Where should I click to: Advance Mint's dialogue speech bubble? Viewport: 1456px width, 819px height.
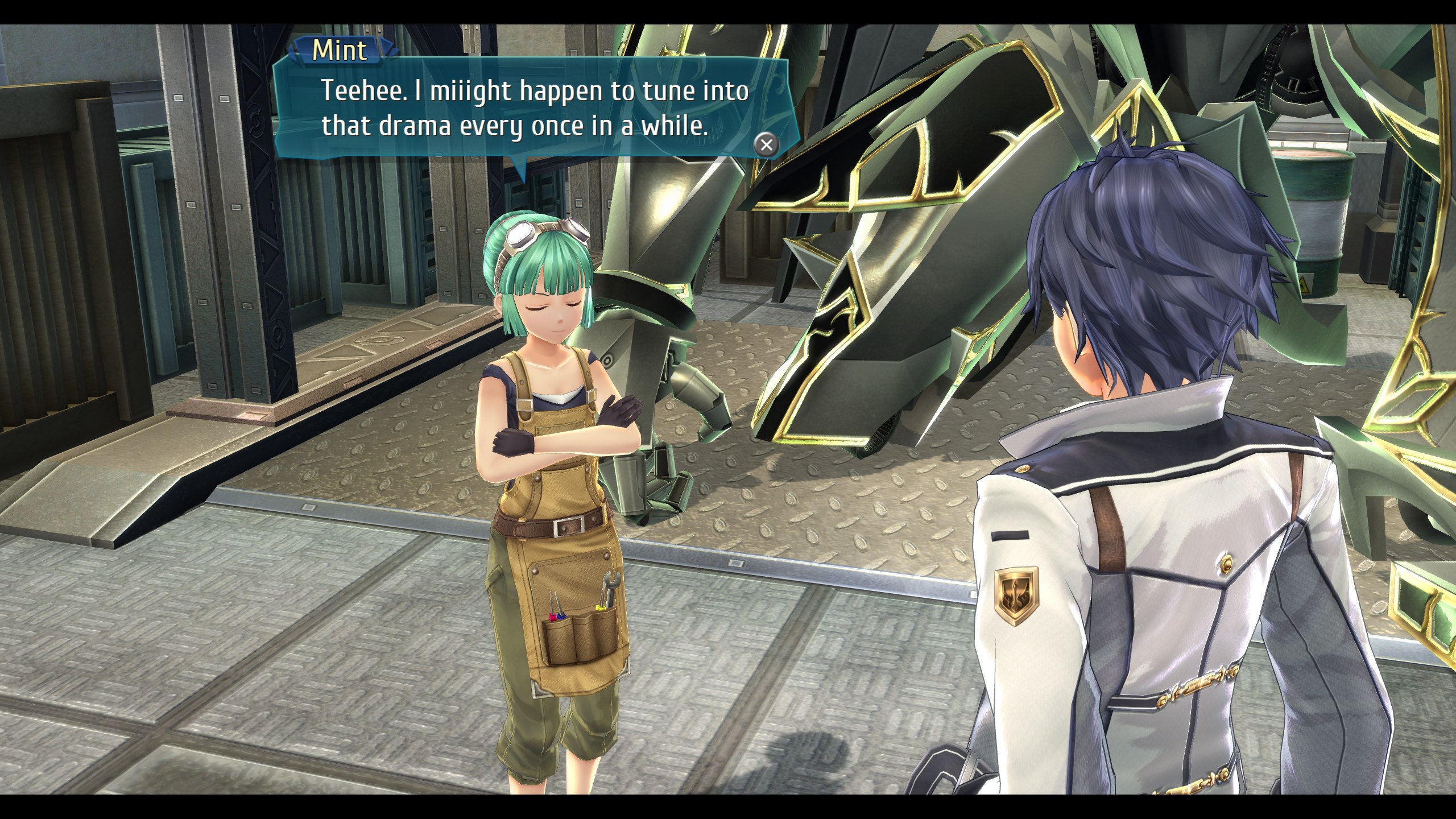click(x=766, y=144)
